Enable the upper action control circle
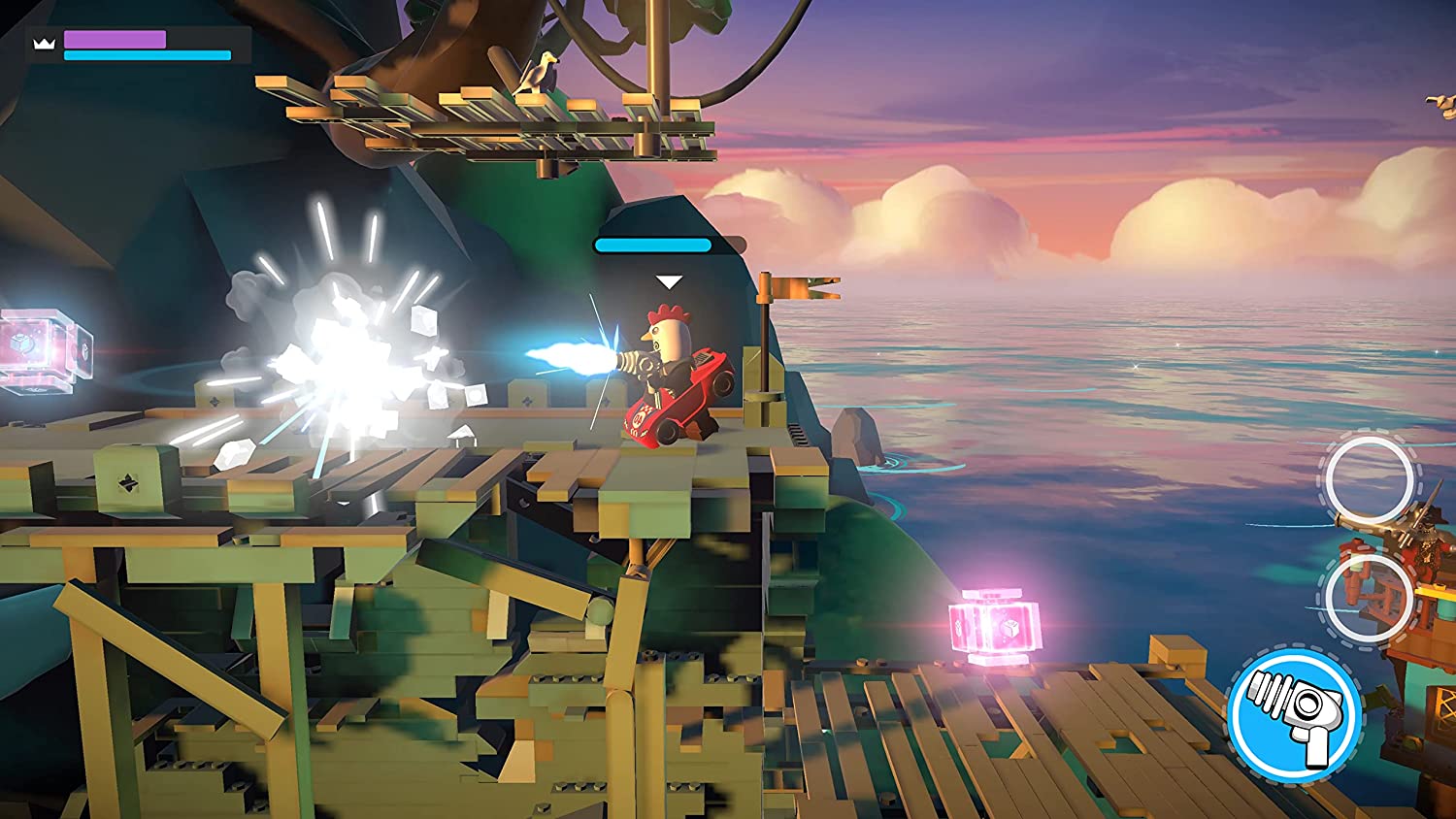 [1371, 475]
